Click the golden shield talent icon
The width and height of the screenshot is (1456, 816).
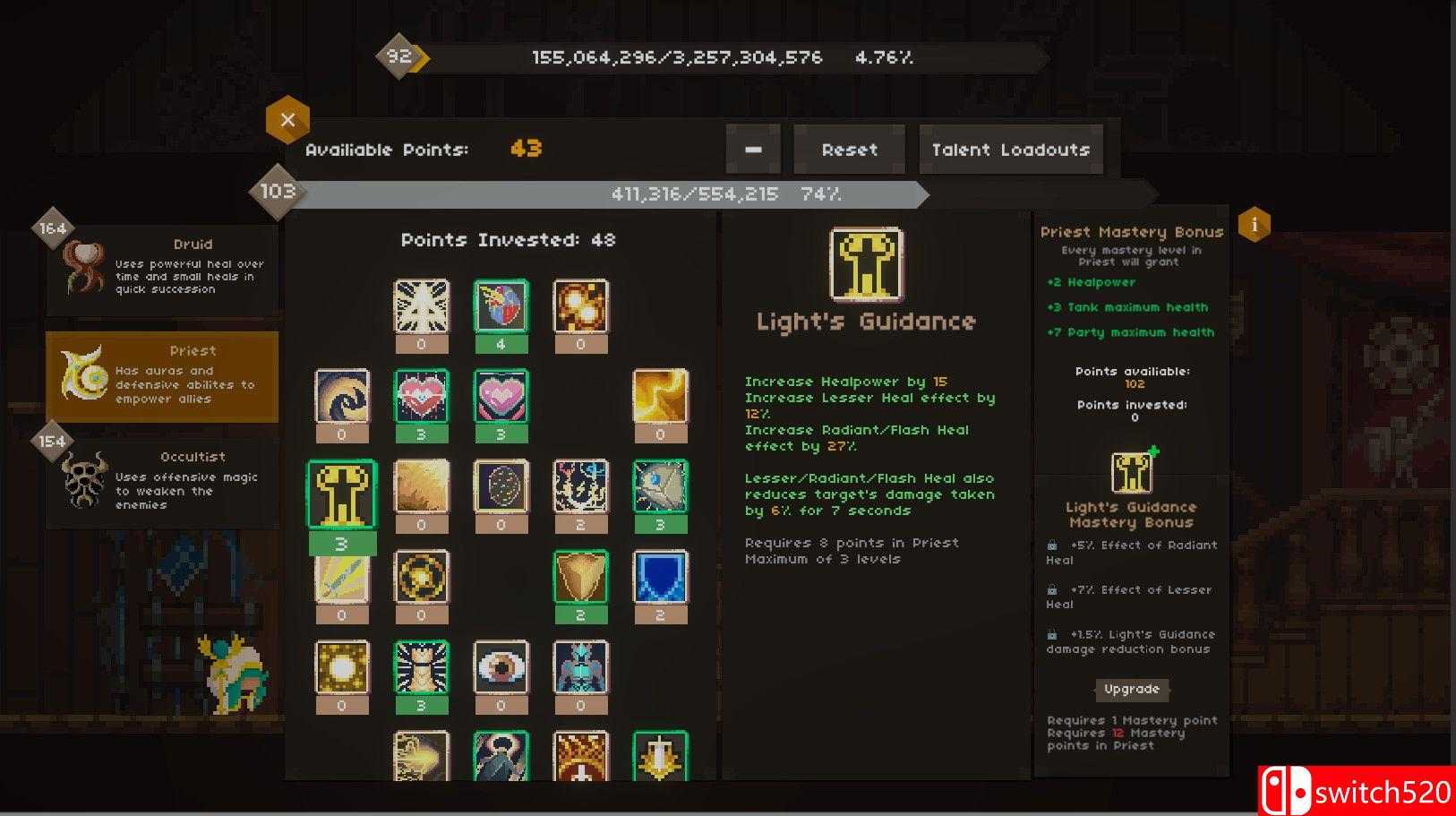click(581, 583)
